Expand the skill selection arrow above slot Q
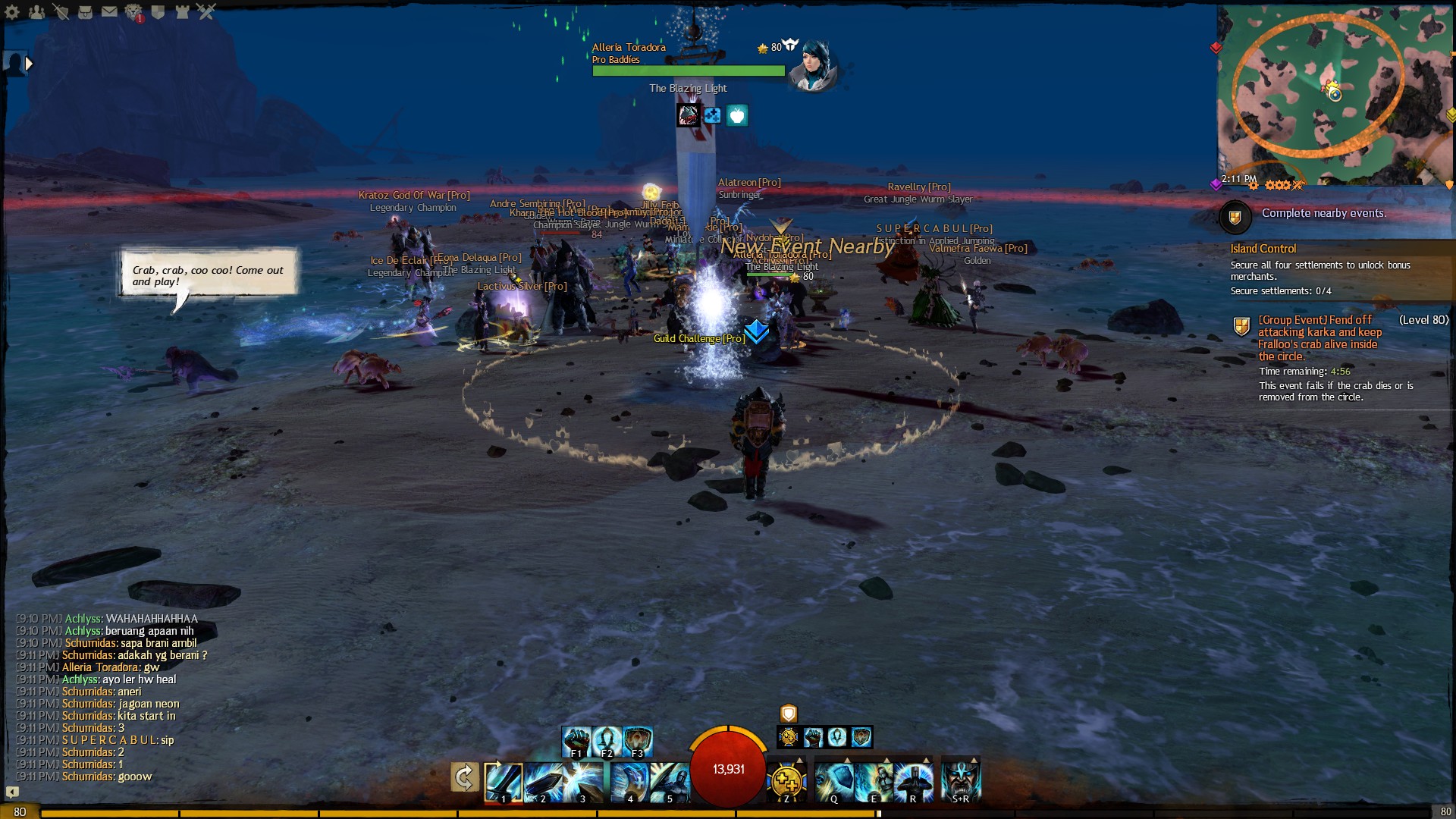 point(847,759)
